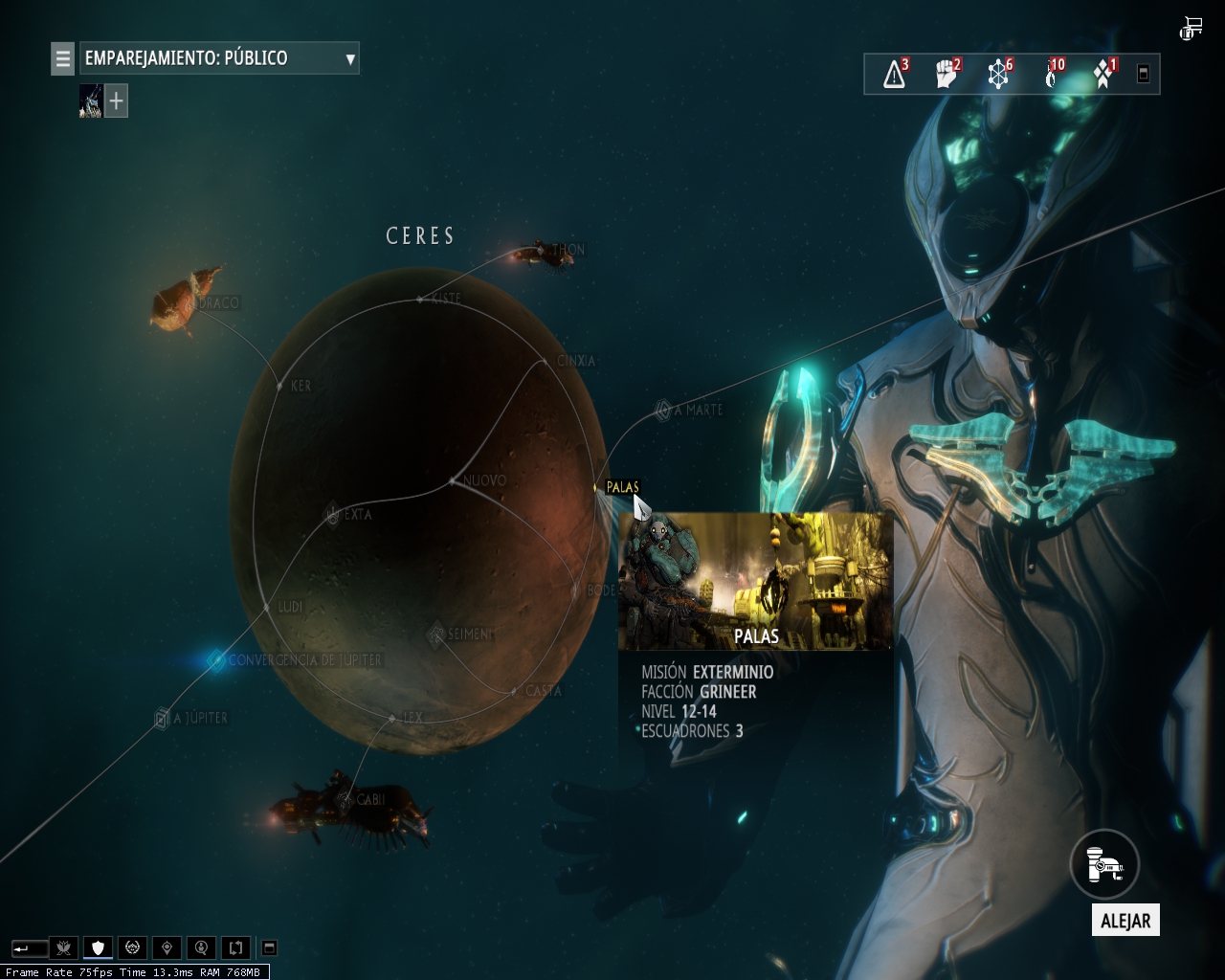Click the Alejar zoom-out button
Viewport: 1225px width, 980px height.
(1105, 866)
